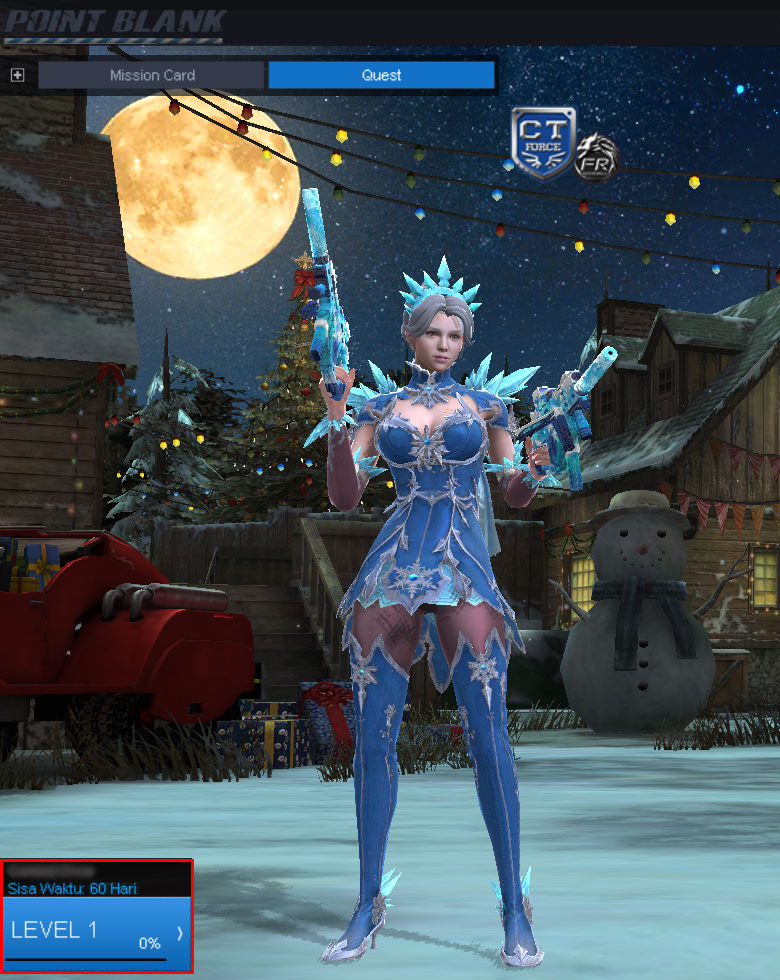Open the Level 1 progress panel
This screenshot has width=780, height=980.
(x=97, y=933)
